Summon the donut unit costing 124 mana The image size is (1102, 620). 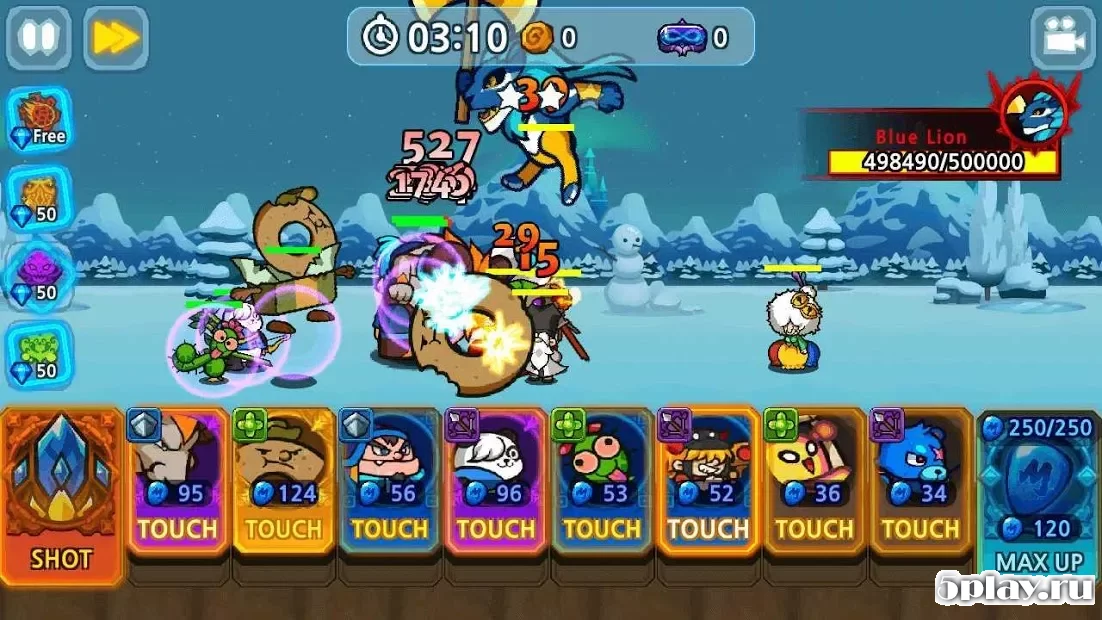coord(283,481)
